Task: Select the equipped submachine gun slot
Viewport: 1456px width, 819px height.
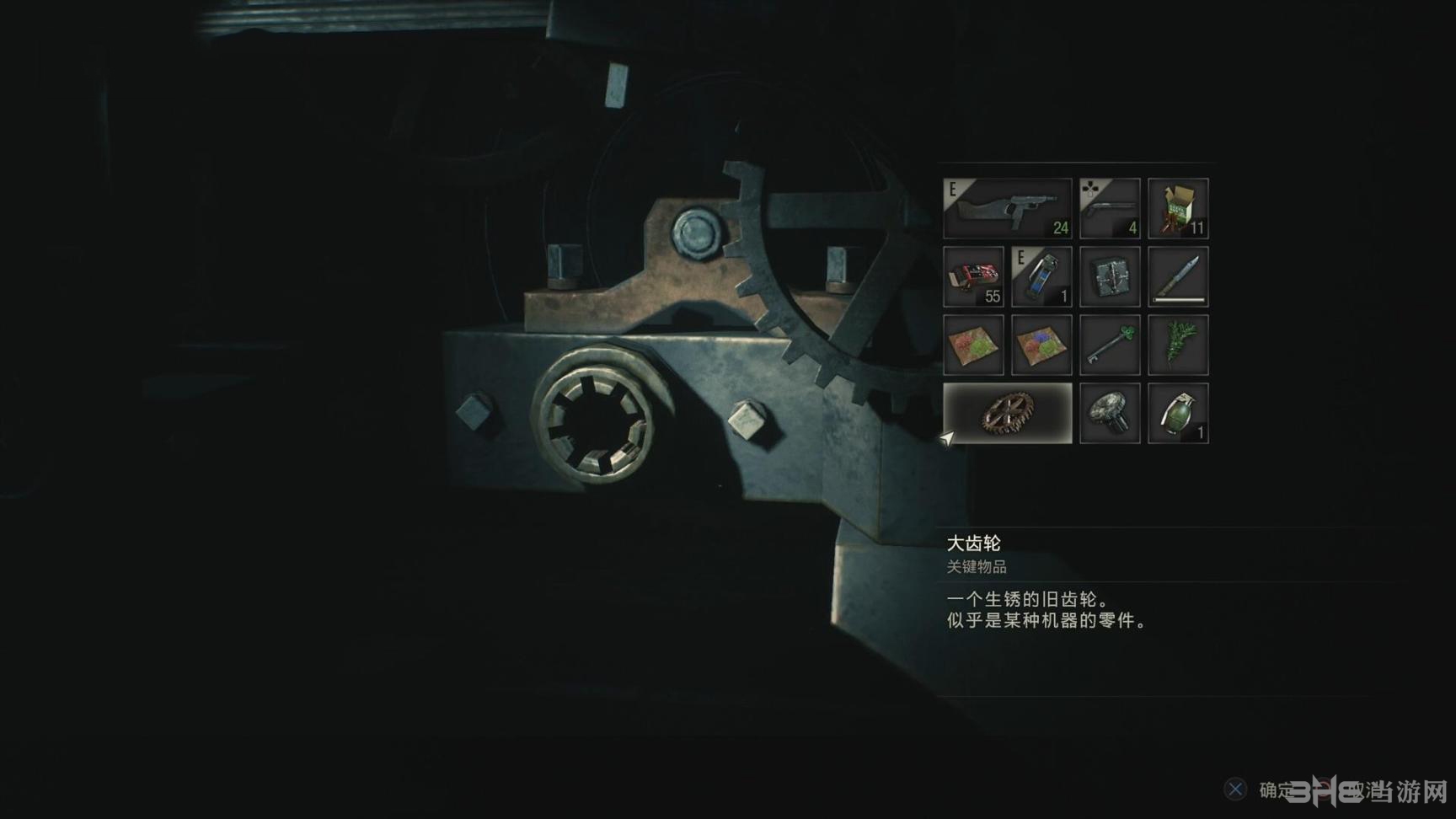Action: 1007,208
